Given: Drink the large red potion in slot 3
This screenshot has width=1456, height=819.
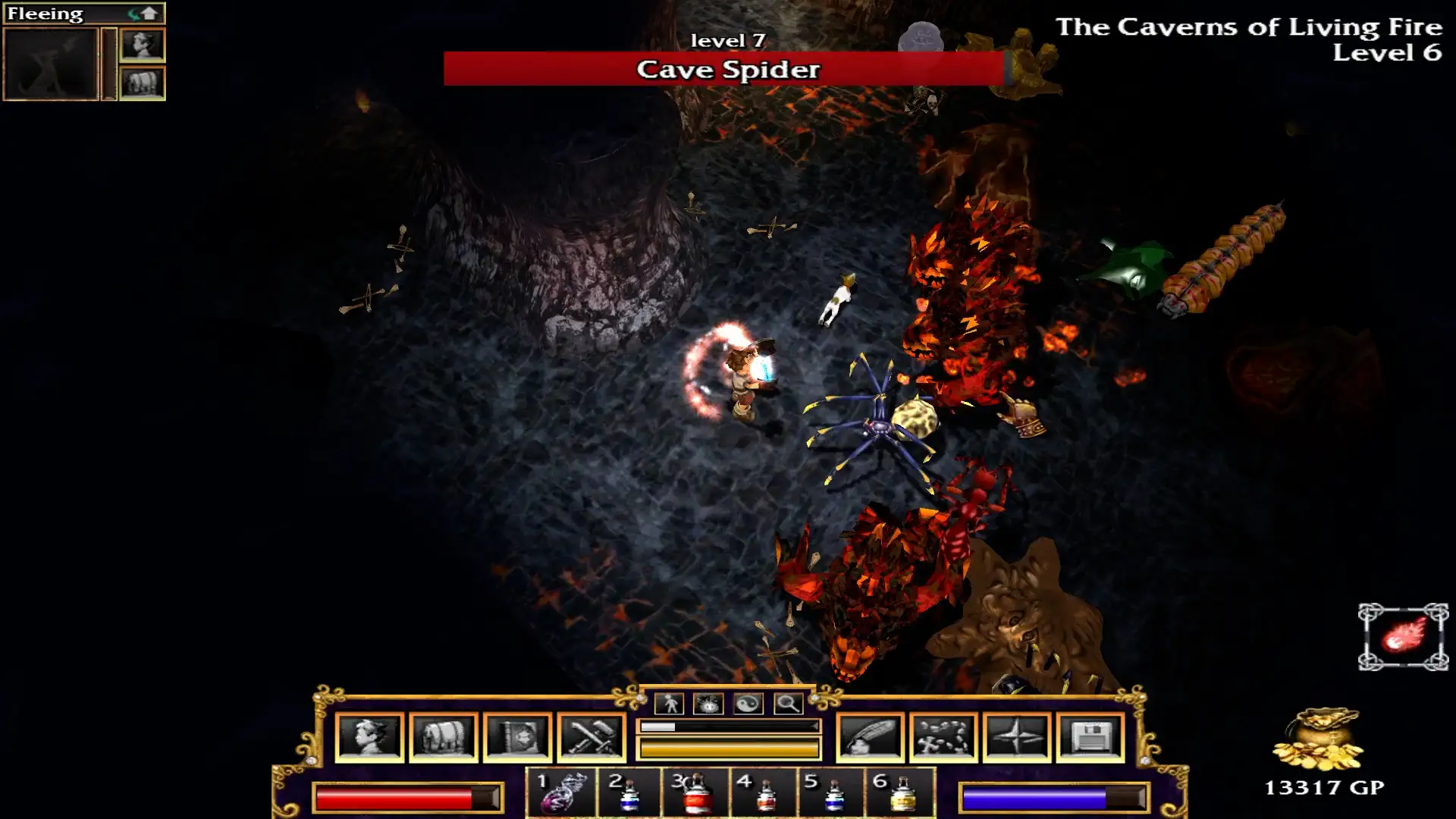Looking at the screenshot, I should [x=695, y=793].
